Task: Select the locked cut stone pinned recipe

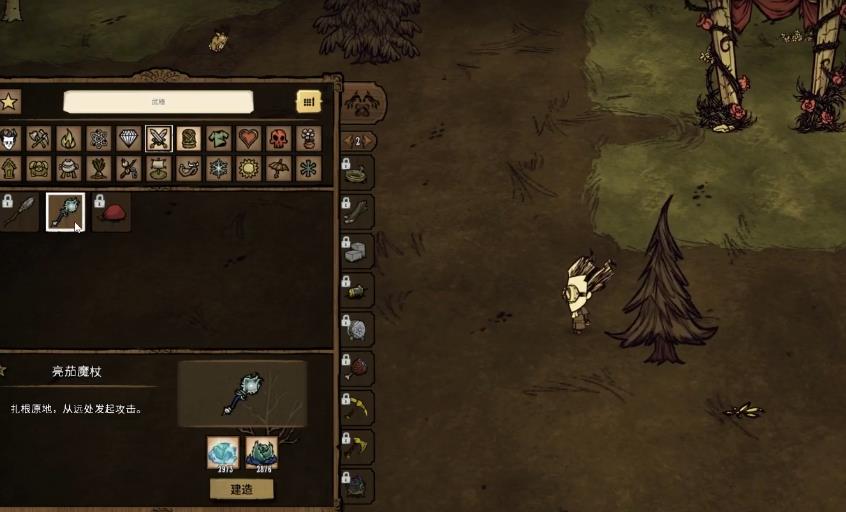Action: (x=358, y=251)
